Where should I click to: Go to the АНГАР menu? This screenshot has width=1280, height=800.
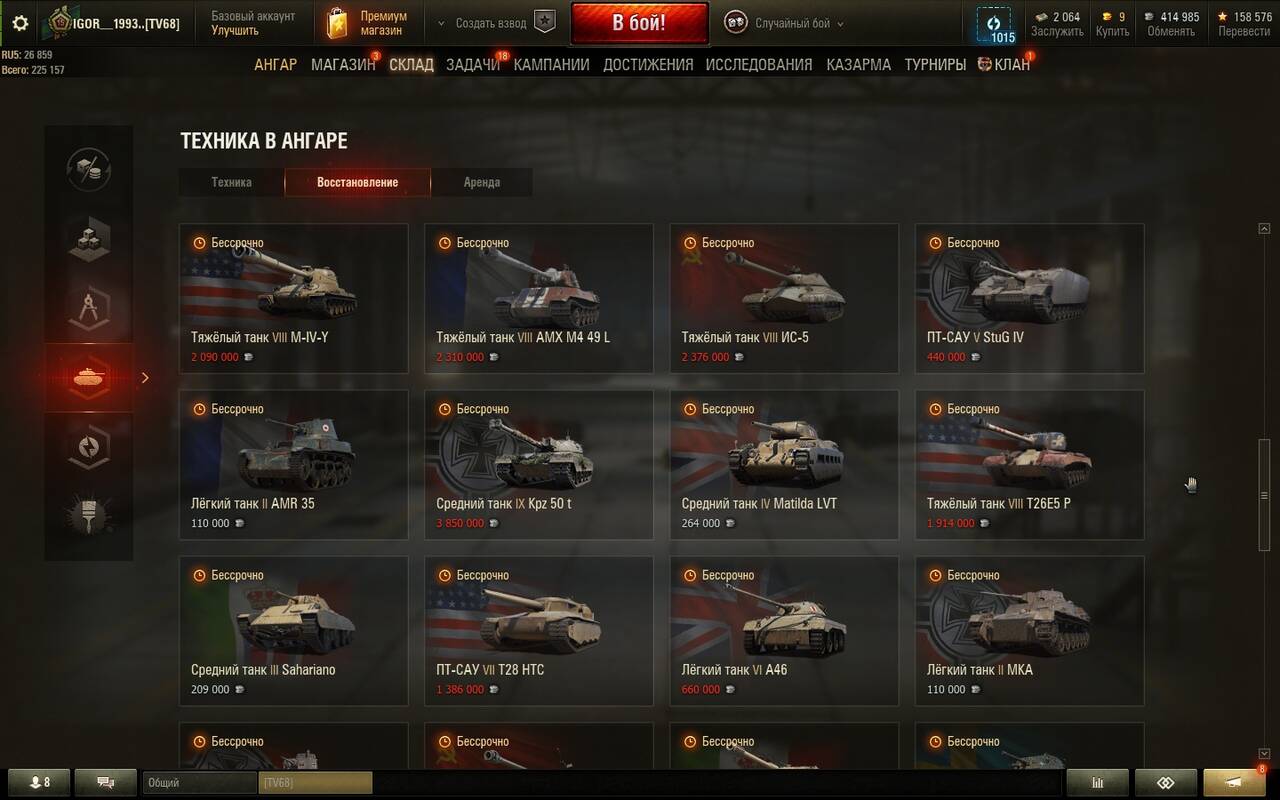[x=275, y=64]
